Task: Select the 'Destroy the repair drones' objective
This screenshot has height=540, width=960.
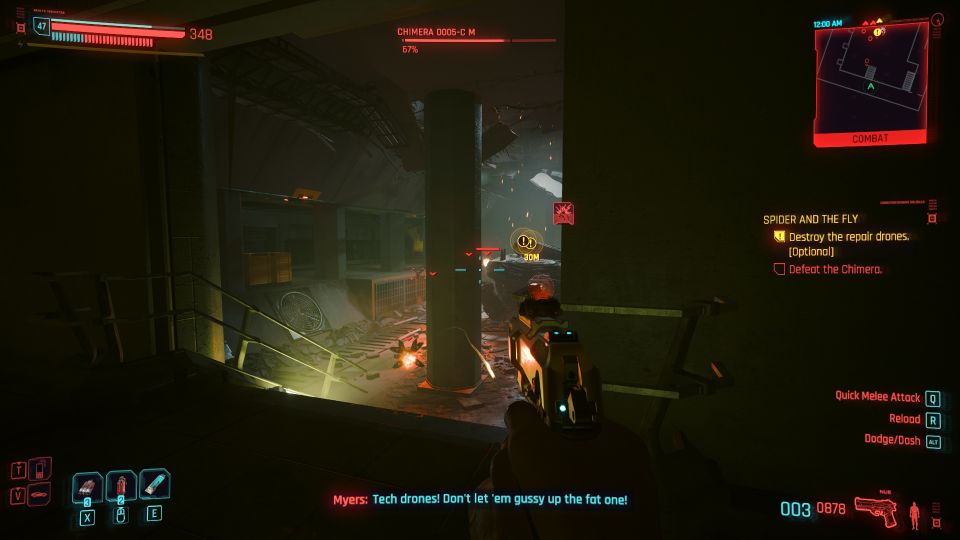Action: point(849,237)
